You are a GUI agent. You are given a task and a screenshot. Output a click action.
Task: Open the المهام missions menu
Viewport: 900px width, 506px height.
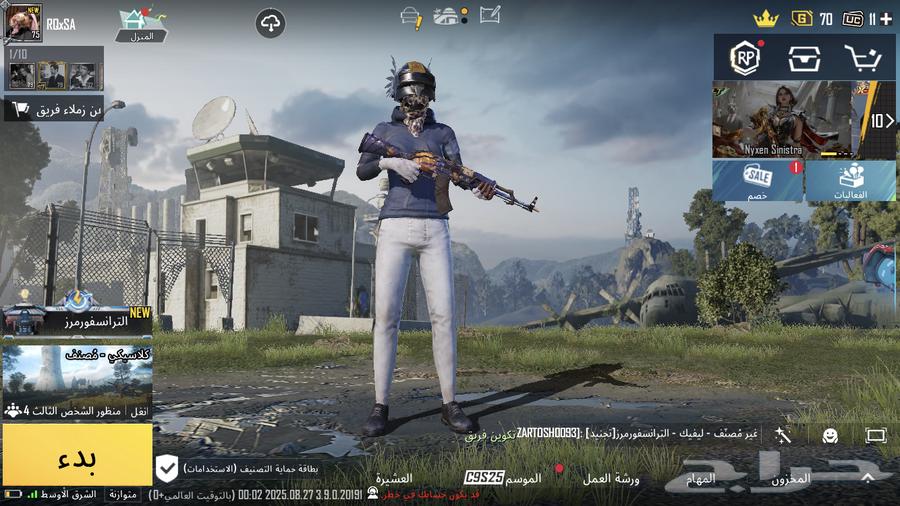coord(701,479)
